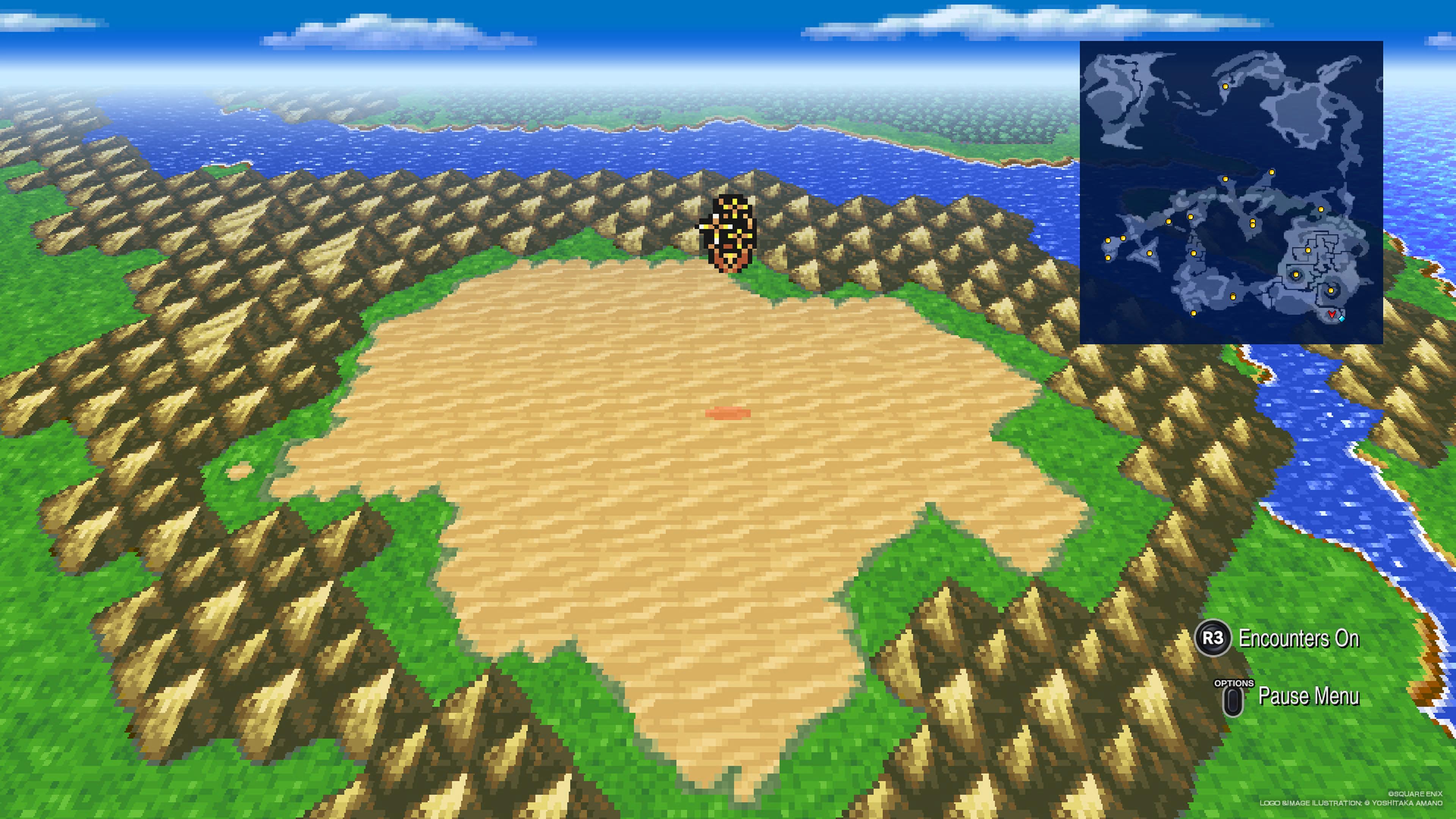Click the topmost yellow town marker on the minimap

(1225, 86)
